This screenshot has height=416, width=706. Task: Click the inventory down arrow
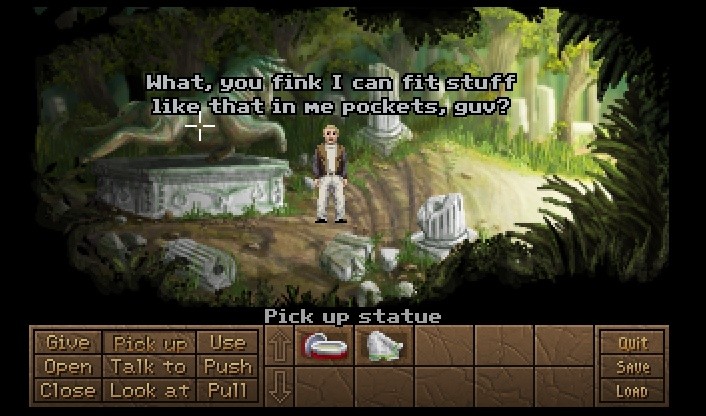pos(280,385)
